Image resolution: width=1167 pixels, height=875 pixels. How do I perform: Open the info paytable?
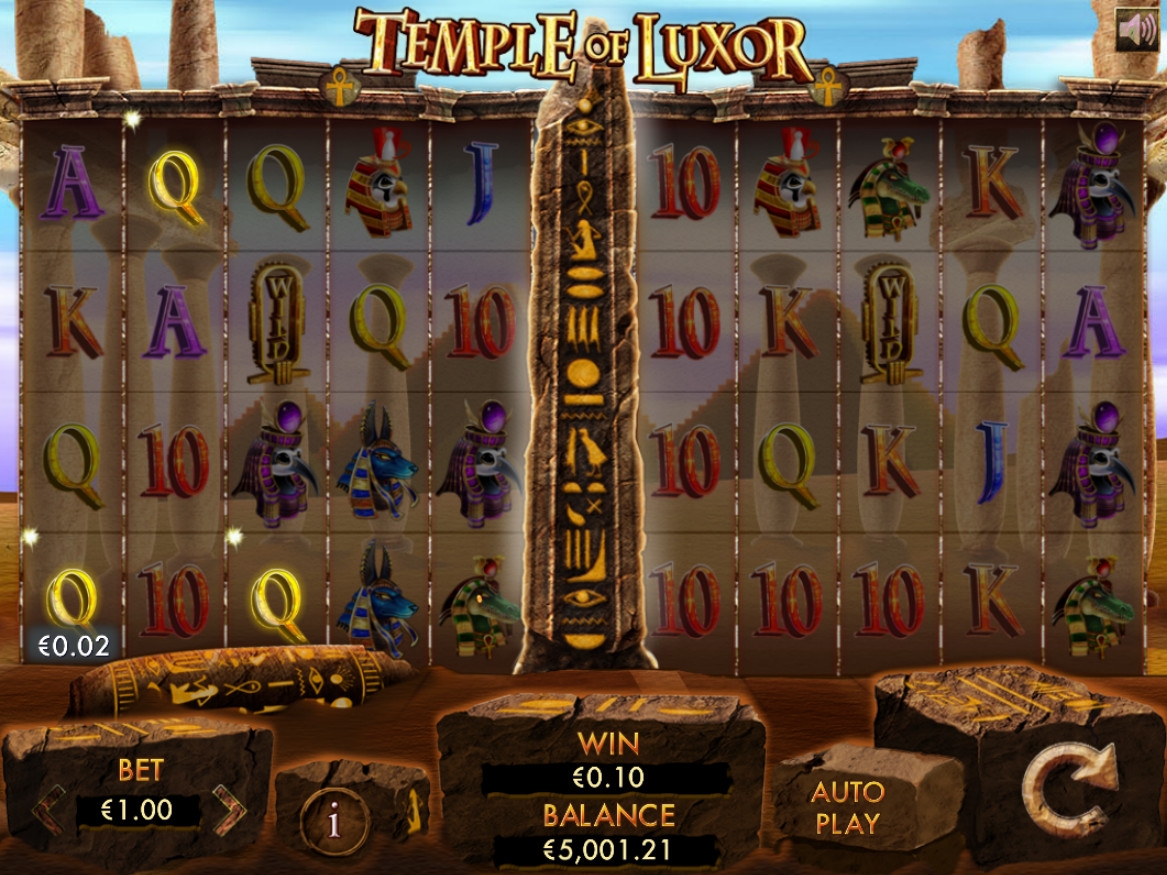pos(334,821)
